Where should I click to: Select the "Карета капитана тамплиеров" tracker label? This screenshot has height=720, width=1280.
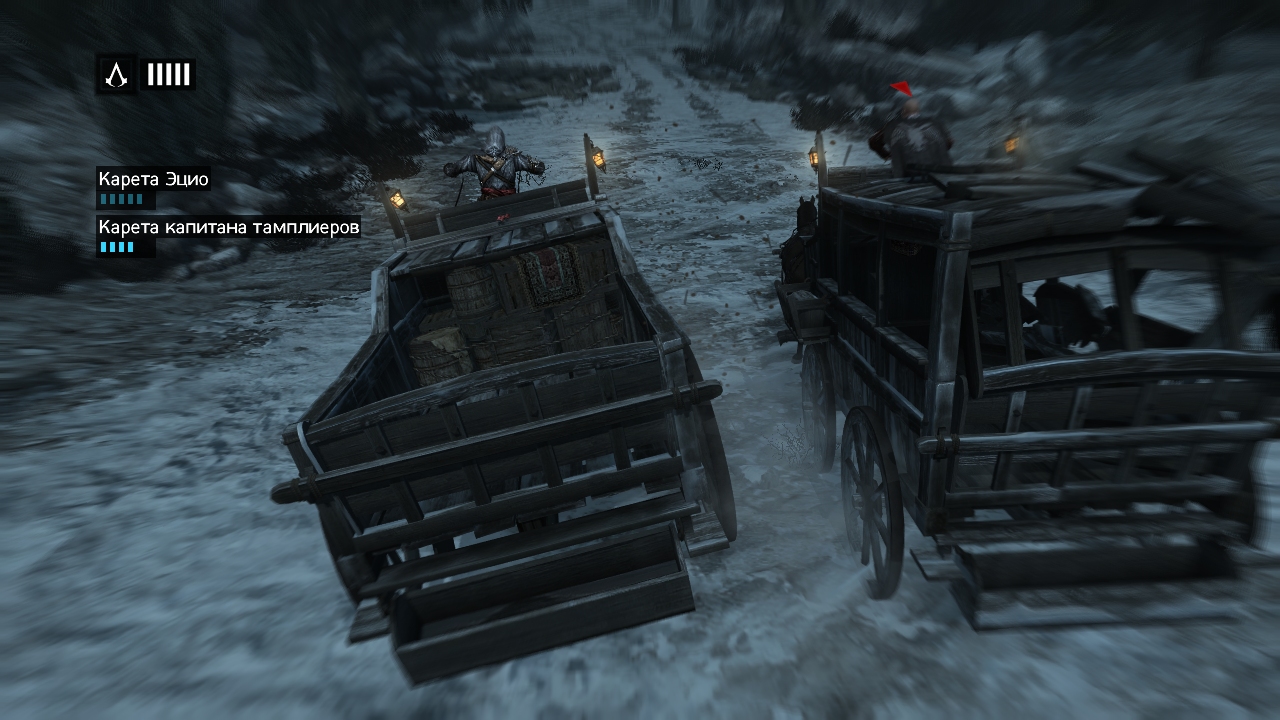pos(228,227)
